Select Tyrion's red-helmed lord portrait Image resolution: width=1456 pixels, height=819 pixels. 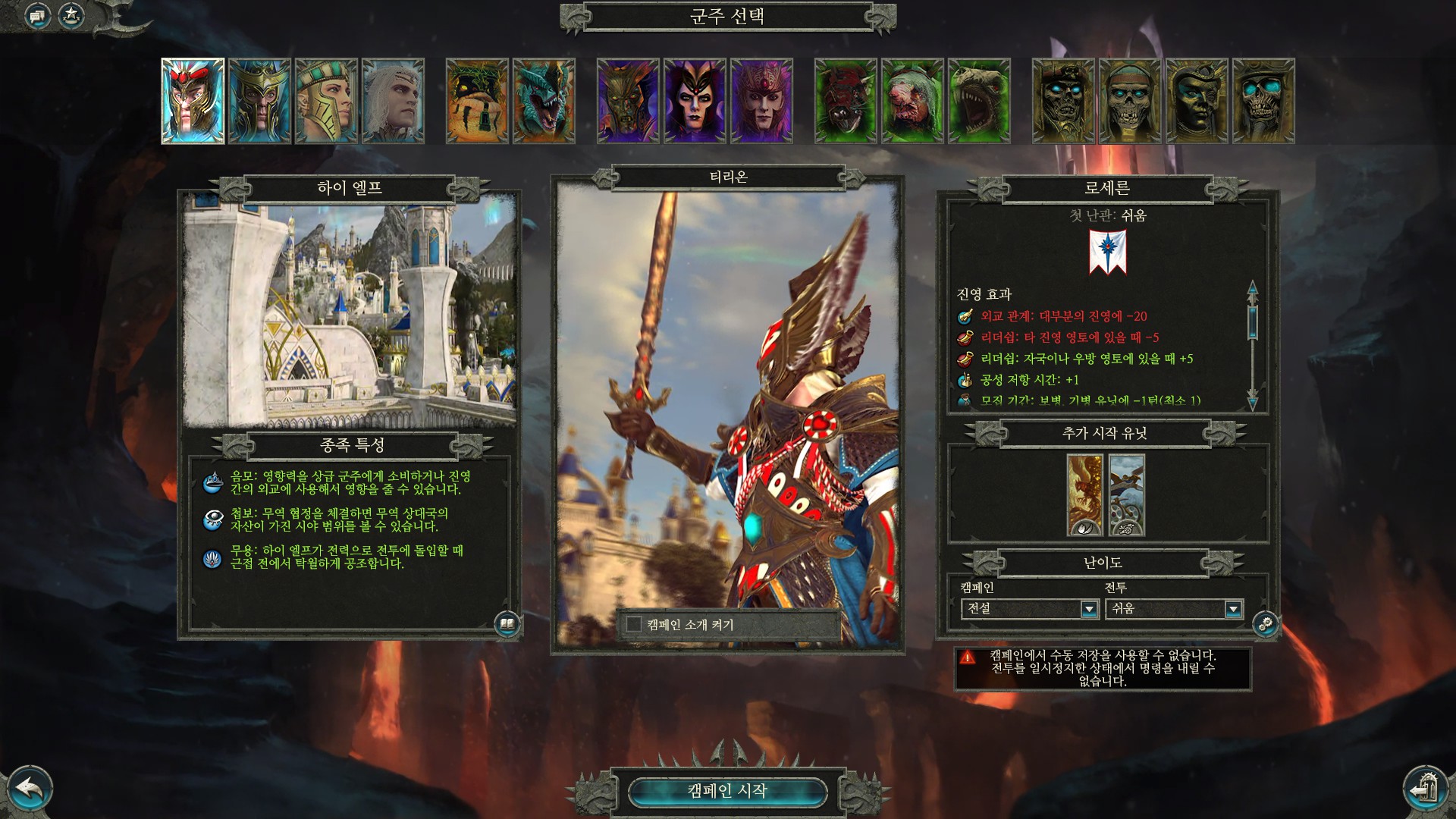click(193, 101)
